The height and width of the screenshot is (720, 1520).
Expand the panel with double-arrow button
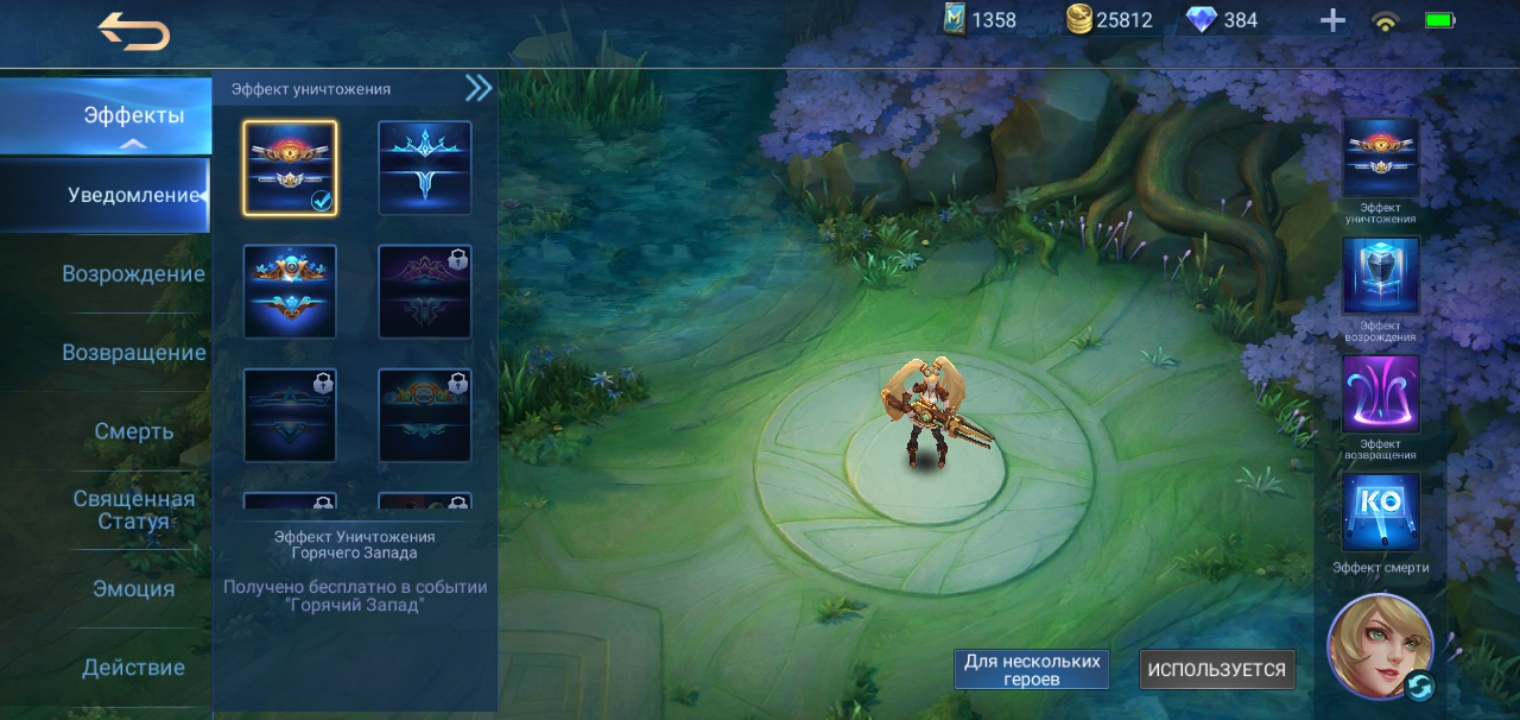(478, 89)
